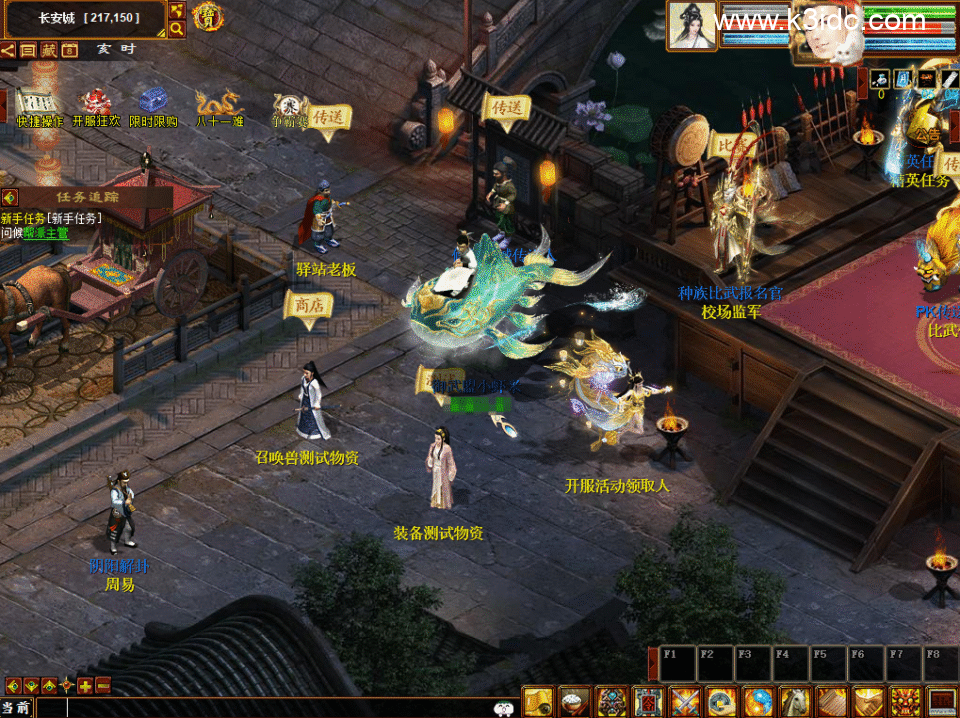Open the 开服狂欢 server launch event

tap(96, 102)
